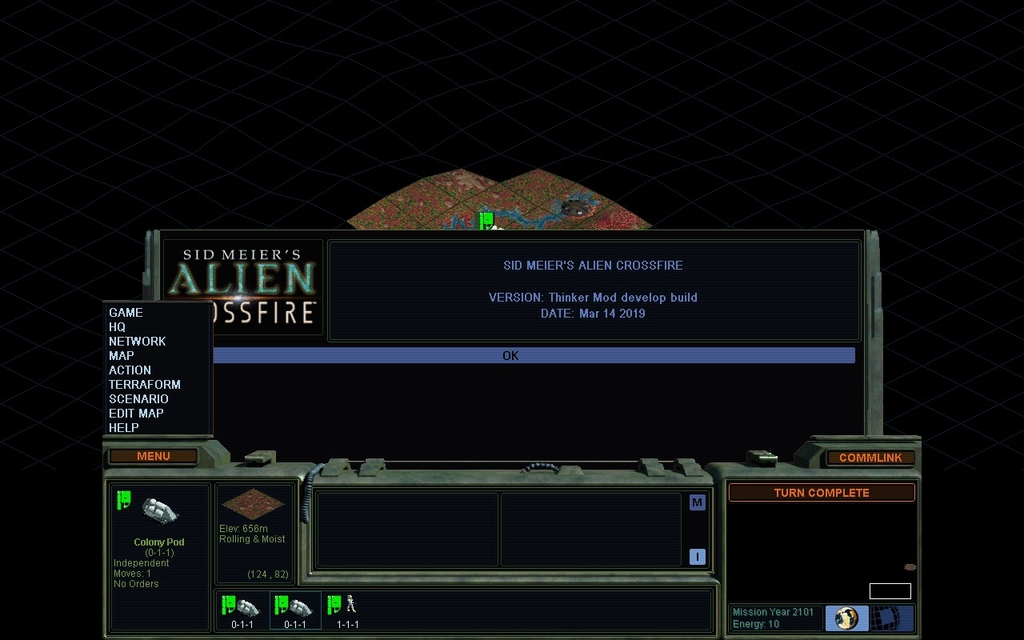Open the GAME menu entry

click(x=126, y=313)
